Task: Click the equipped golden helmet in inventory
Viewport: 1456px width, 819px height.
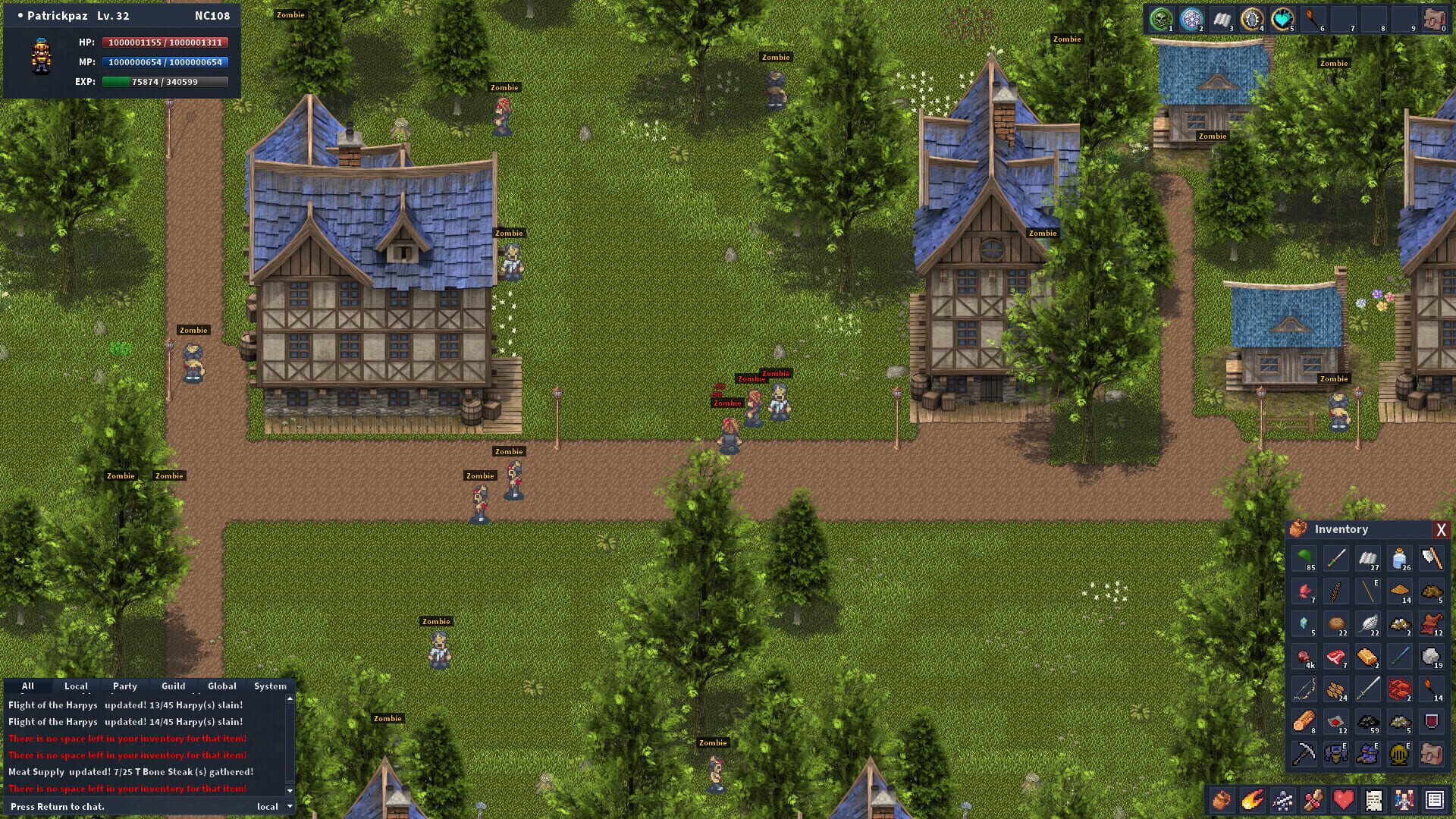Action: click(x=1399, y=755)
